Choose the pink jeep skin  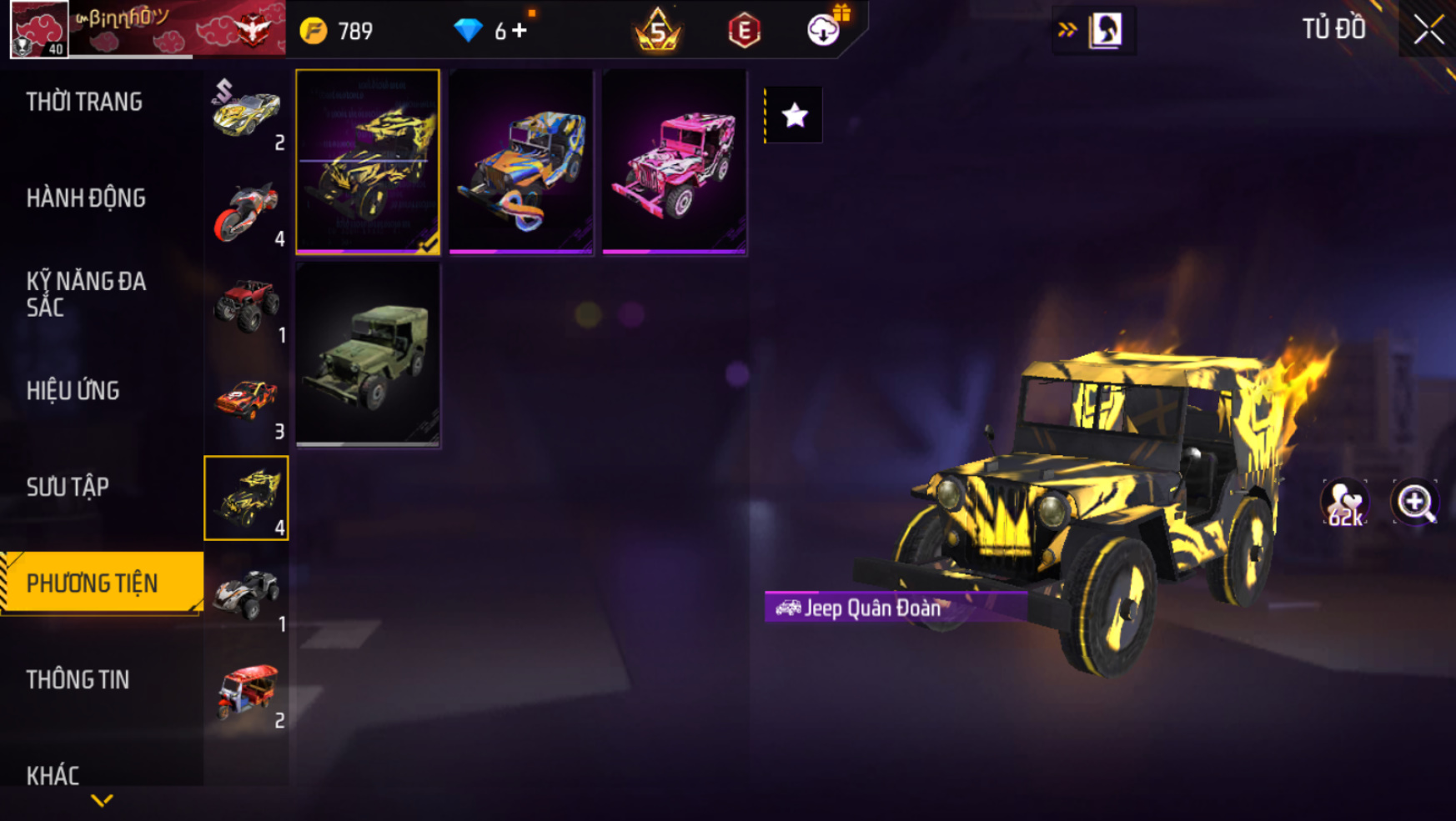point(675,162)
